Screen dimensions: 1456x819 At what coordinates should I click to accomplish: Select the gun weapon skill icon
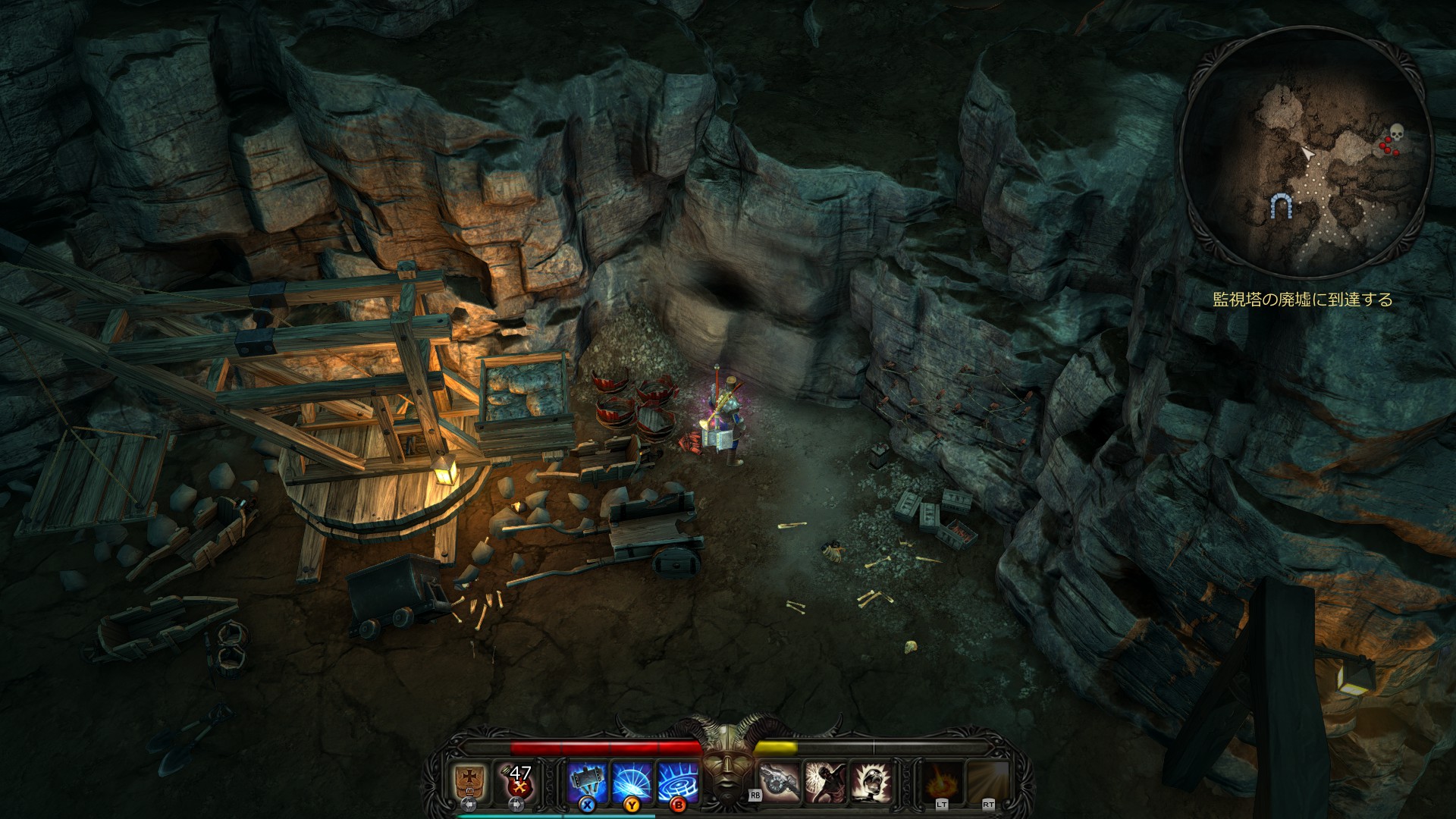[x=780, y=781]
